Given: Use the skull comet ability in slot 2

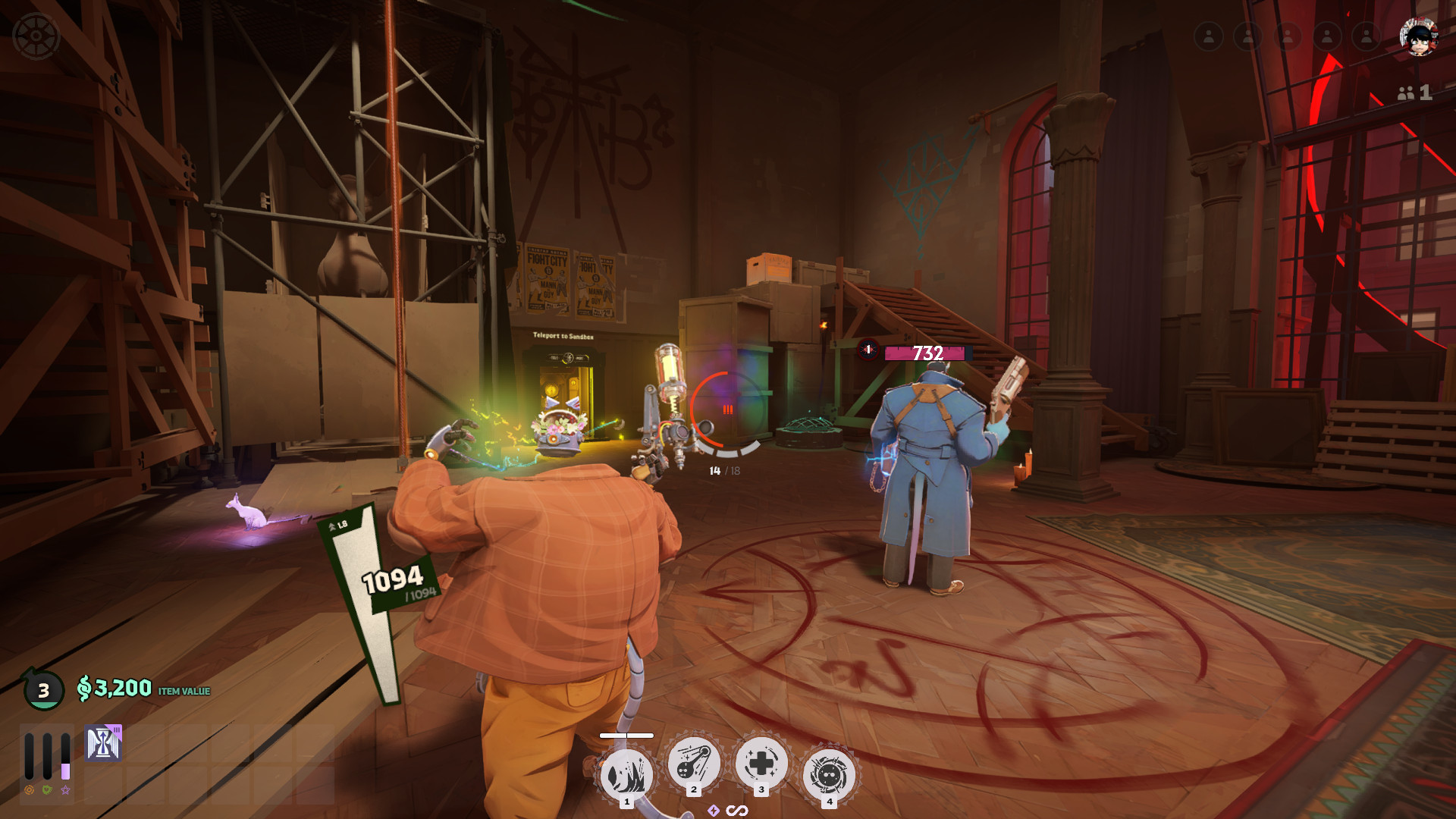Looking at the screenshot, I should 693,763.
